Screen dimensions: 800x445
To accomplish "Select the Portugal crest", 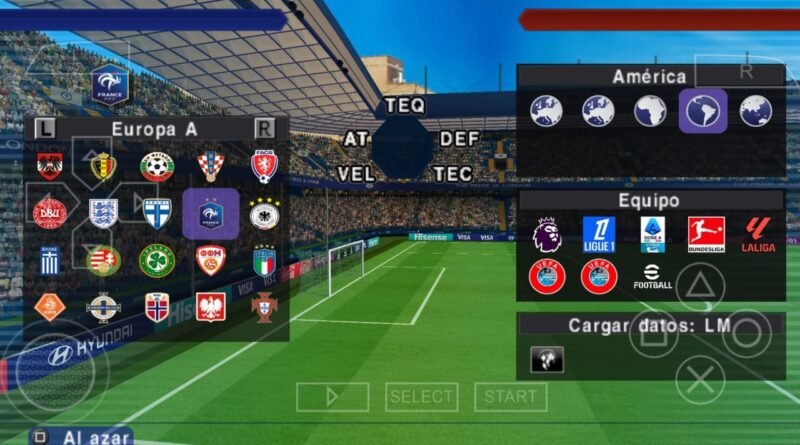I will click(x=264, y=306).
